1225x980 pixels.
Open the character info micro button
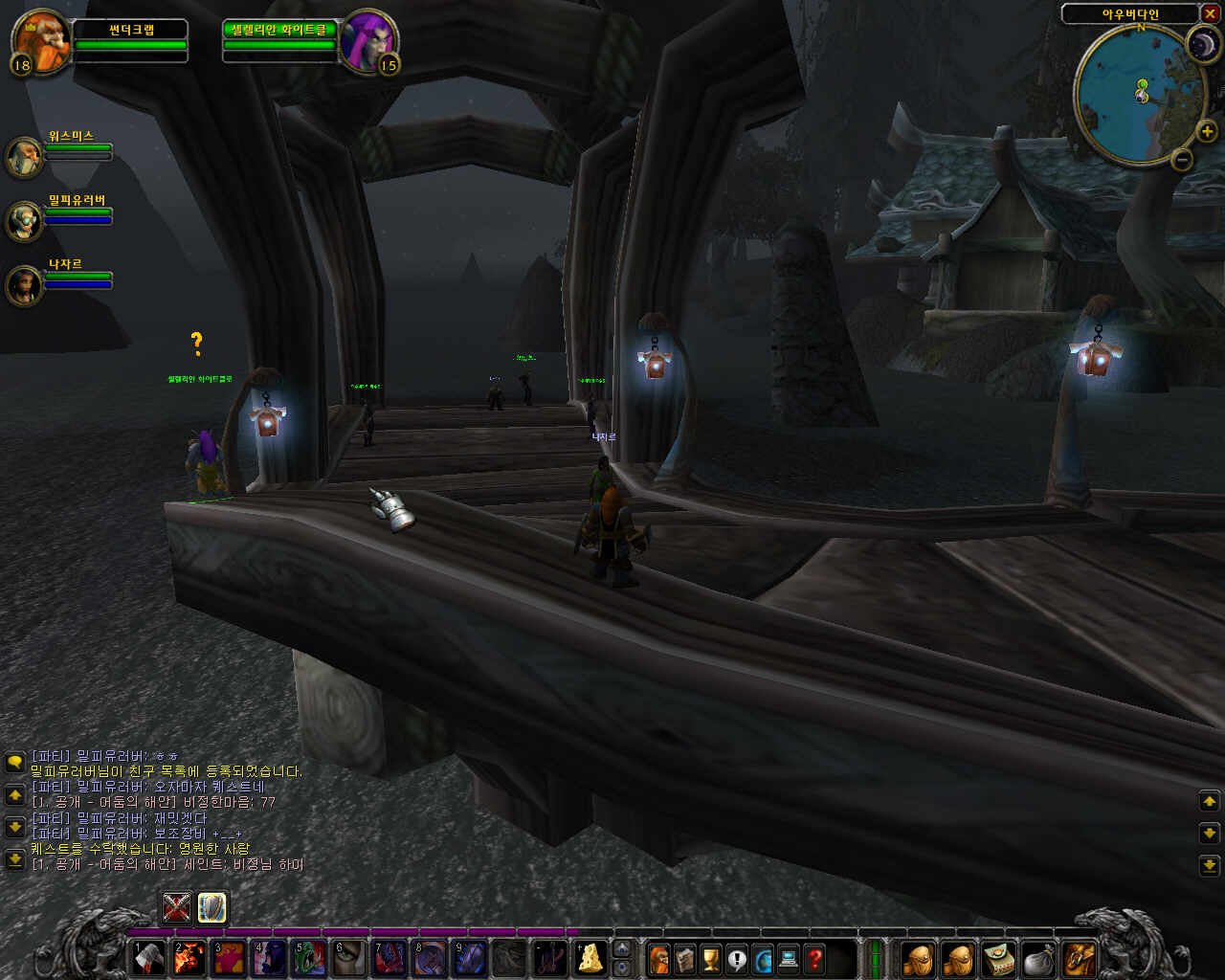pyautogui.click(x=659, y=958)
